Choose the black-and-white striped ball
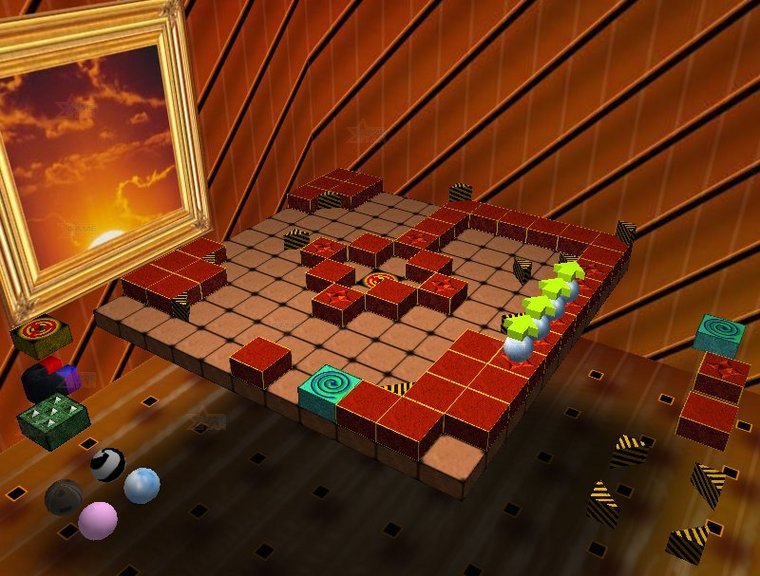The image size is (760, 576). coord(107,464)
